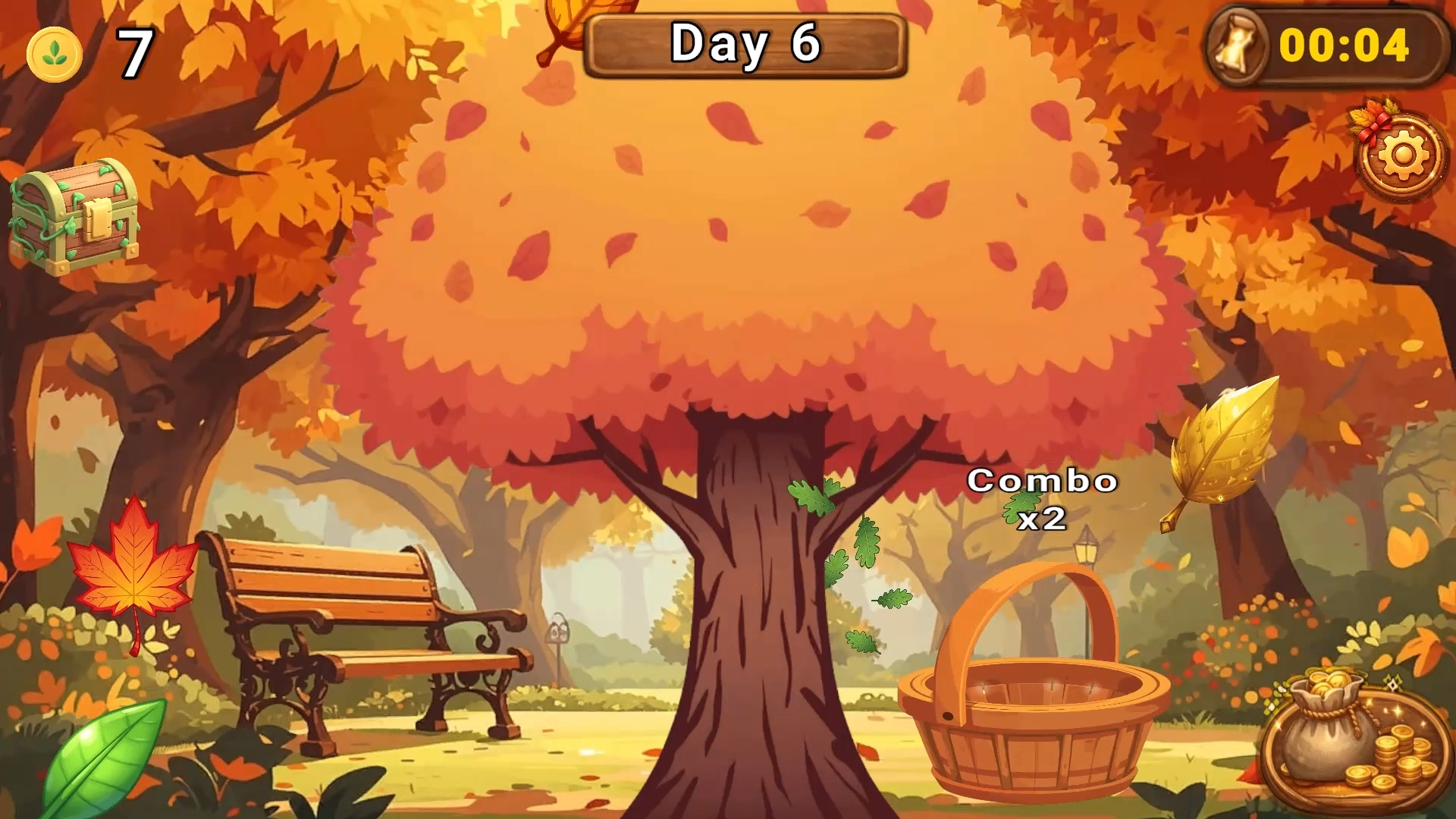Screen dimensions: 1456x819
Task: Click the leaf currency counter icon
Action: [x=55, y=52]
